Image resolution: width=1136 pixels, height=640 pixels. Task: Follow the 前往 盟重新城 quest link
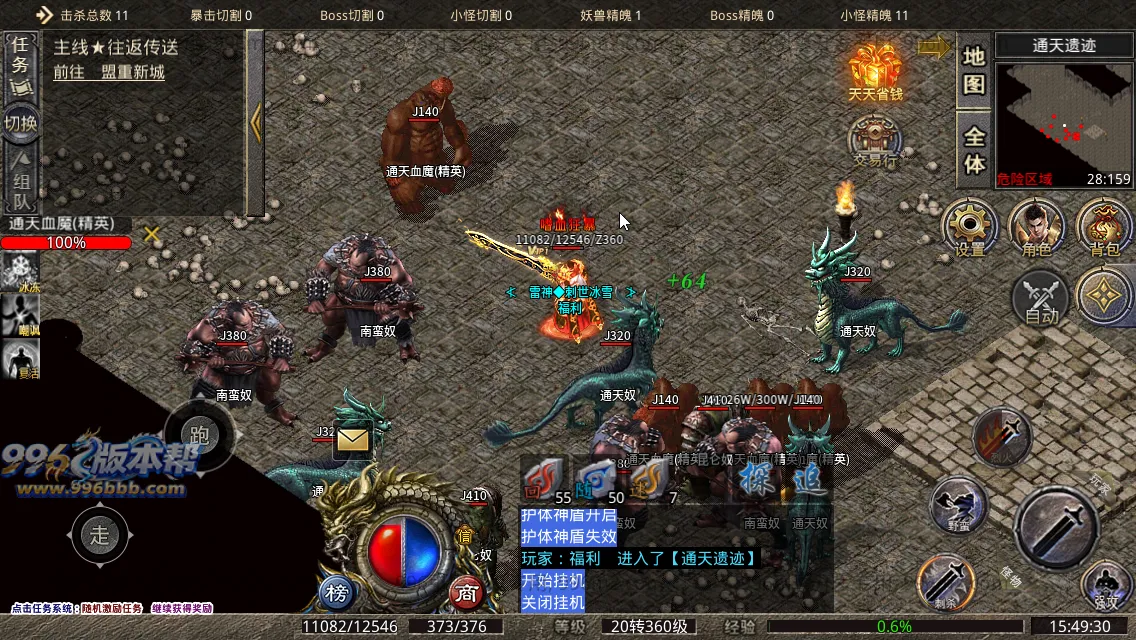tap(109, 72)
